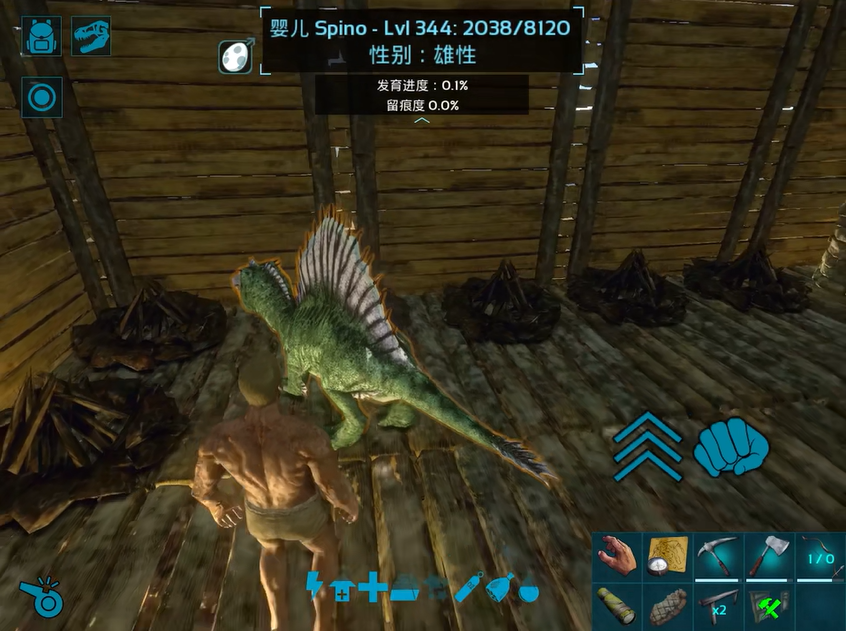The width and height of the screenshot is (846, 631).
Task: Tap the triple-chevron jump button
Action: pos(648,446)
